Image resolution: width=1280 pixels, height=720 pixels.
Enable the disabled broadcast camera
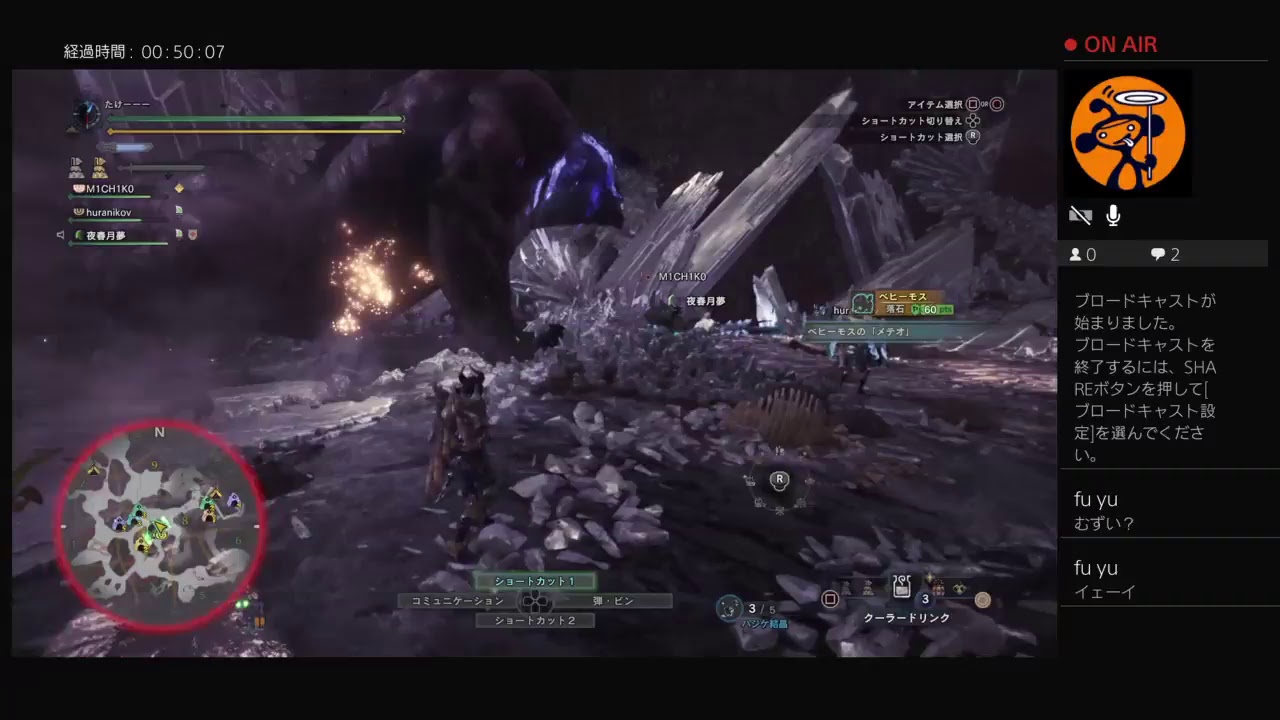(x=1080, y=214)
